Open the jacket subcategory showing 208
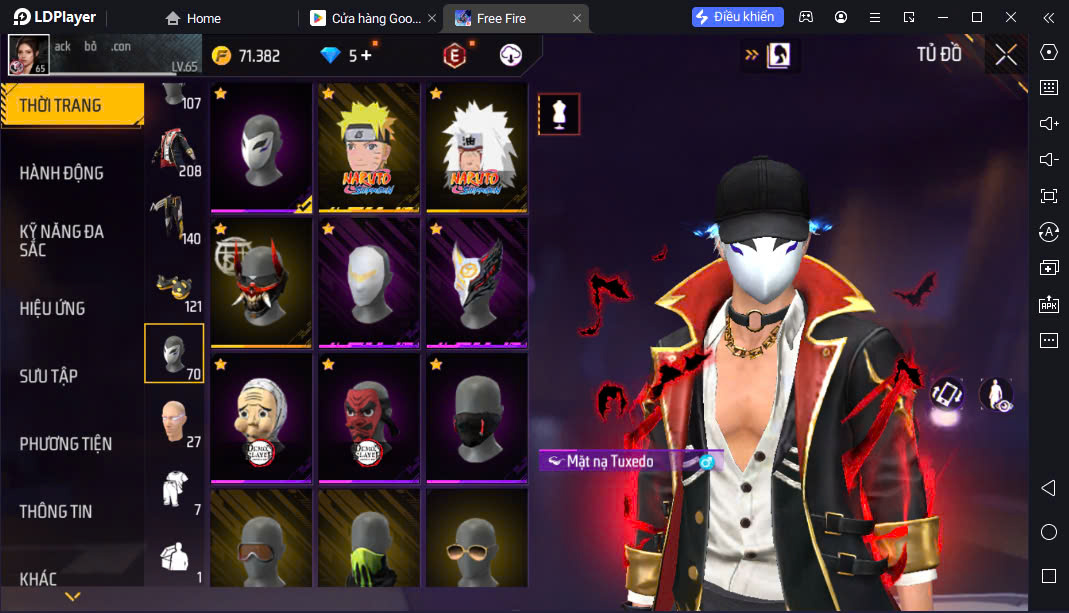This screenshot has width=1069, height=613. (174, 150)
